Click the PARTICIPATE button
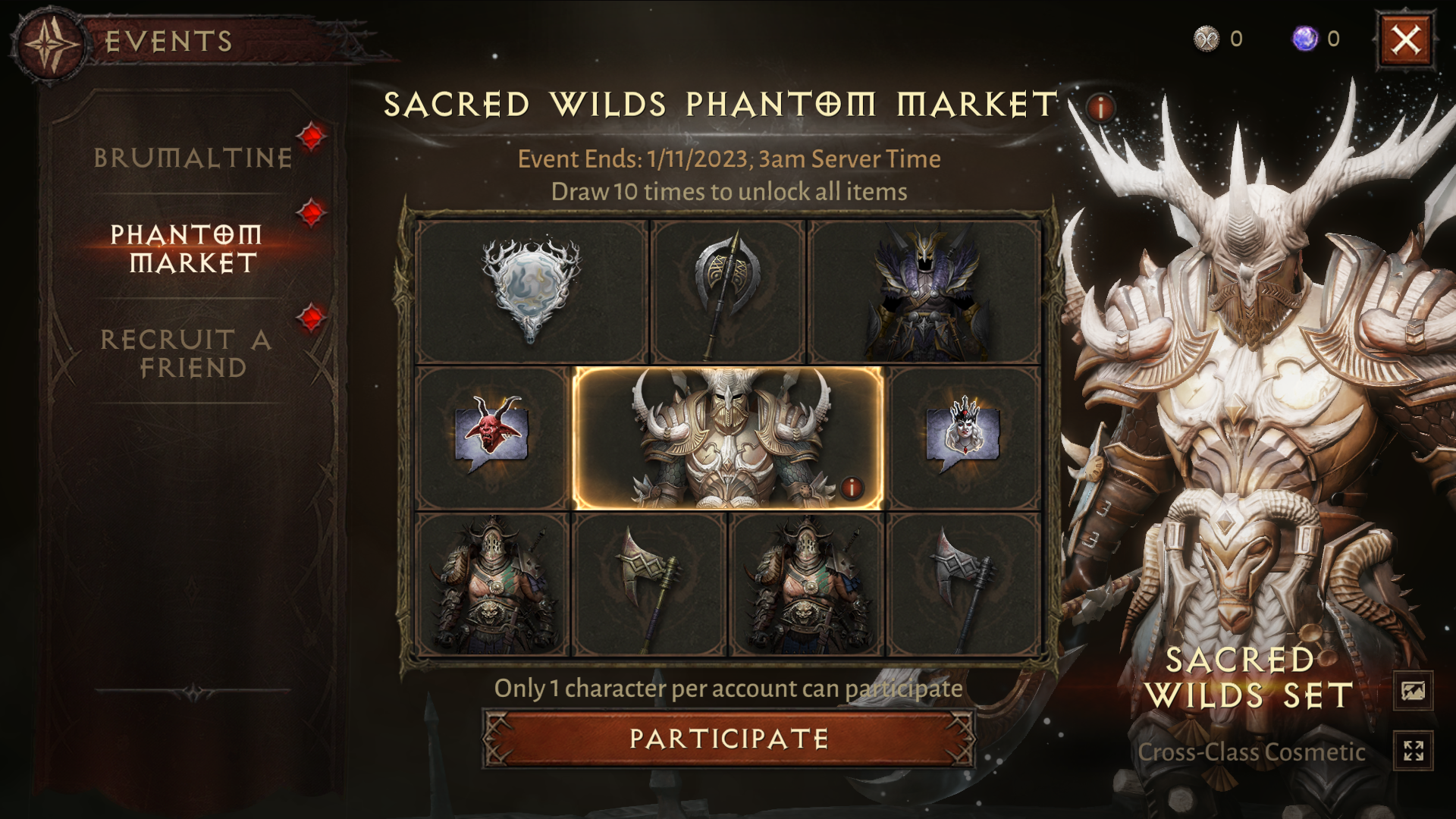This screenshot has width=1456, height=819. pos(730,736)
